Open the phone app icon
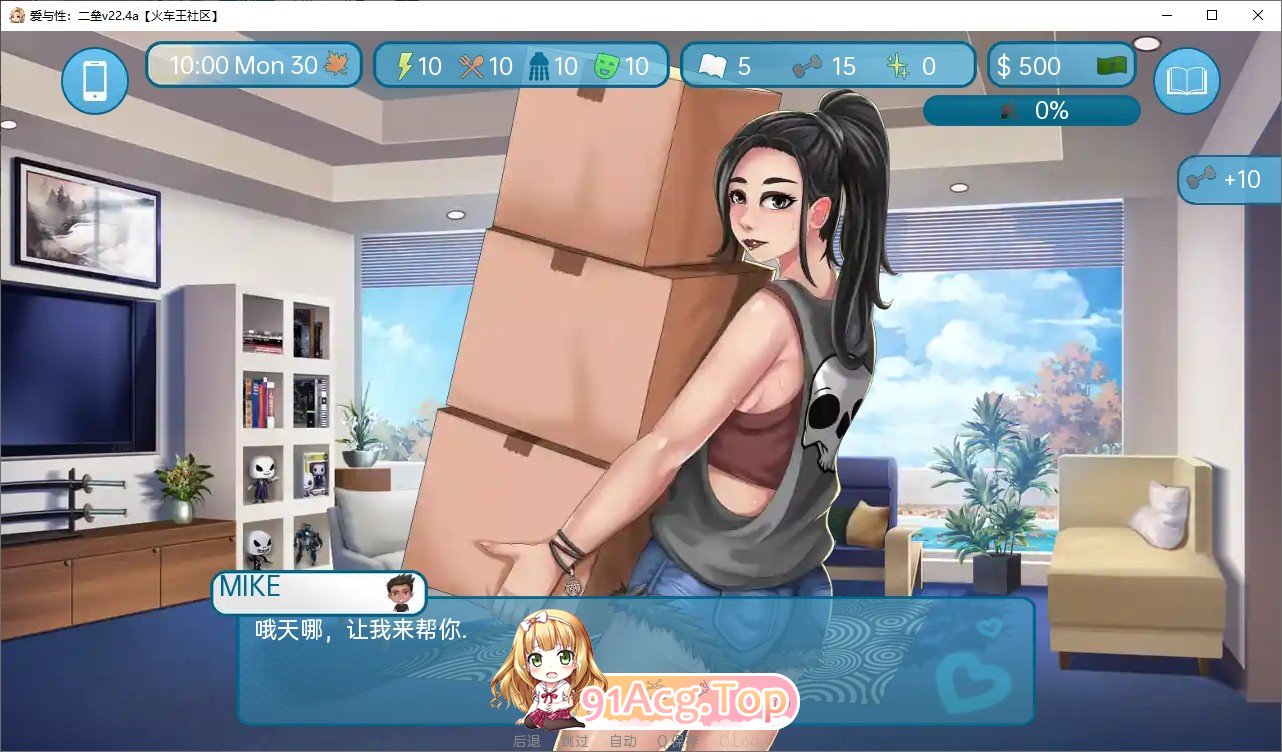This screenshot has width=1282, height=752. point(93,81)
